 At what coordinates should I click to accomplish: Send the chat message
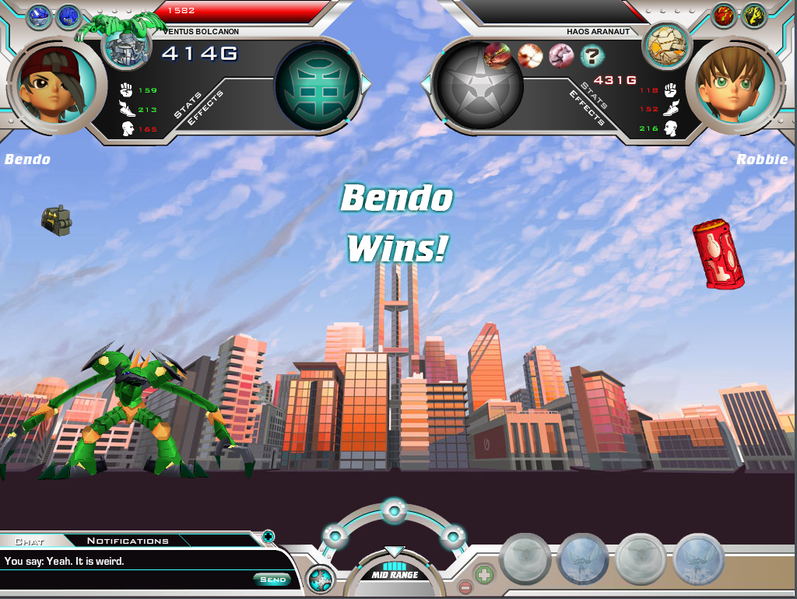point(272,579)
